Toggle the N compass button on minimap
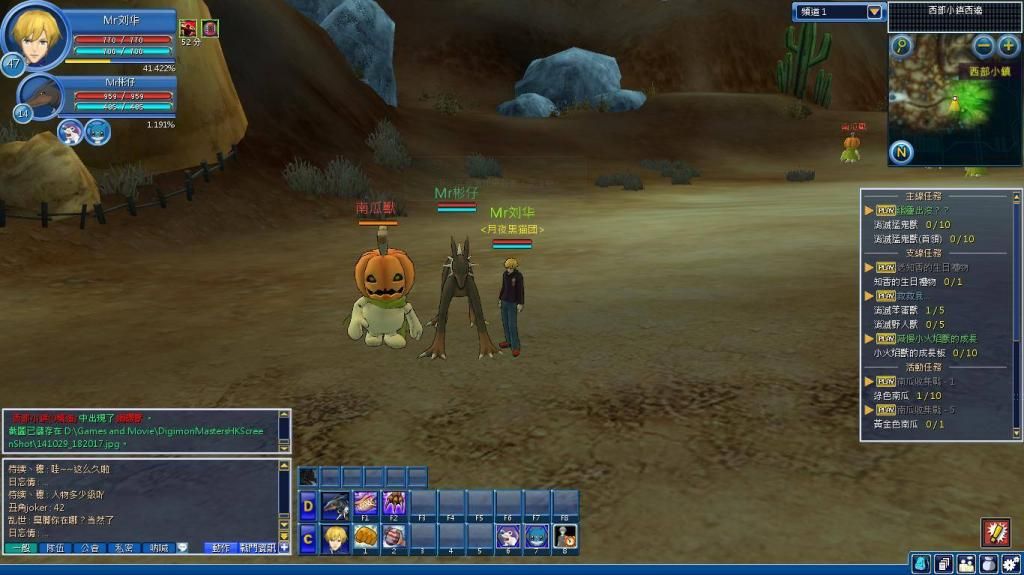 pos(902,152)
